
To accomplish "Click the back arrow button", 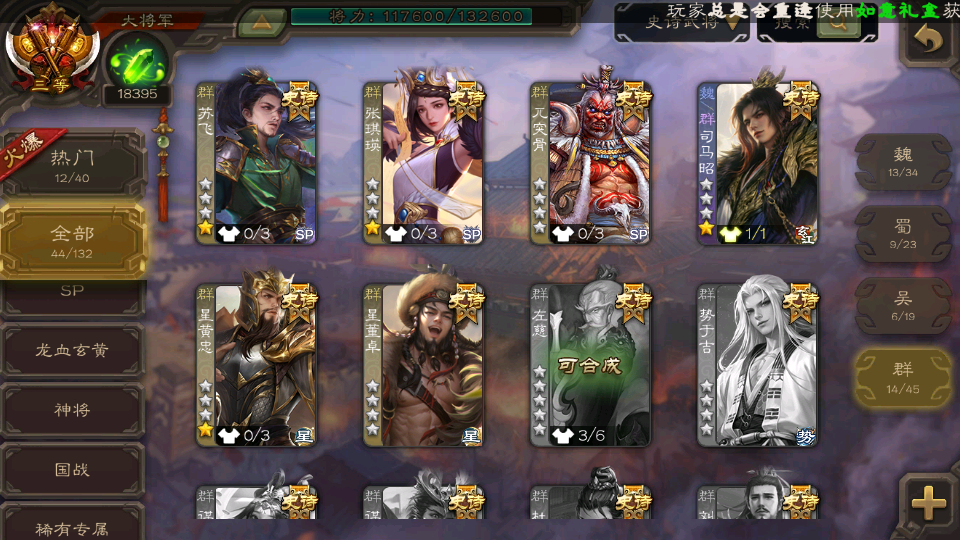I will point(928,39).
